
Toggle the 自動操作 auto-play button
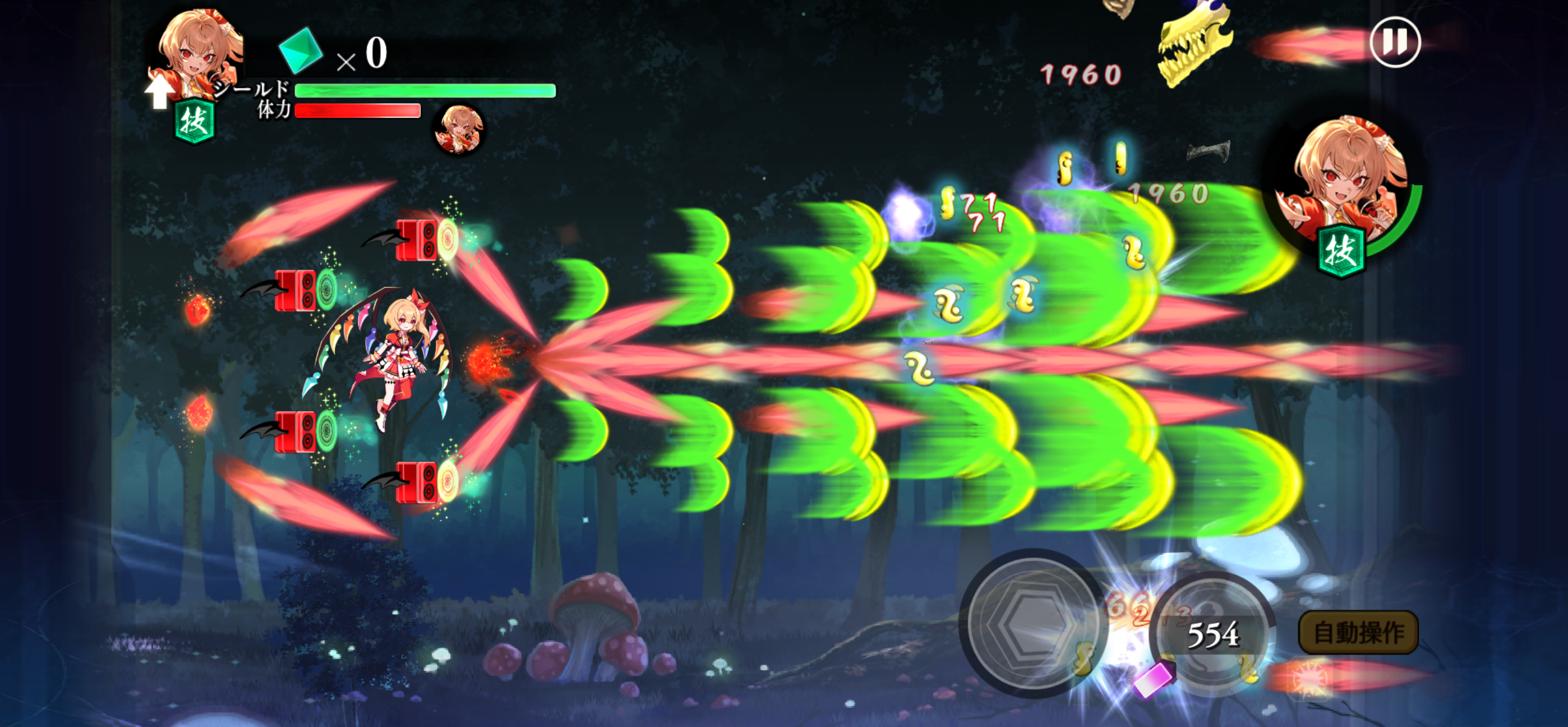click(1358, 632)
